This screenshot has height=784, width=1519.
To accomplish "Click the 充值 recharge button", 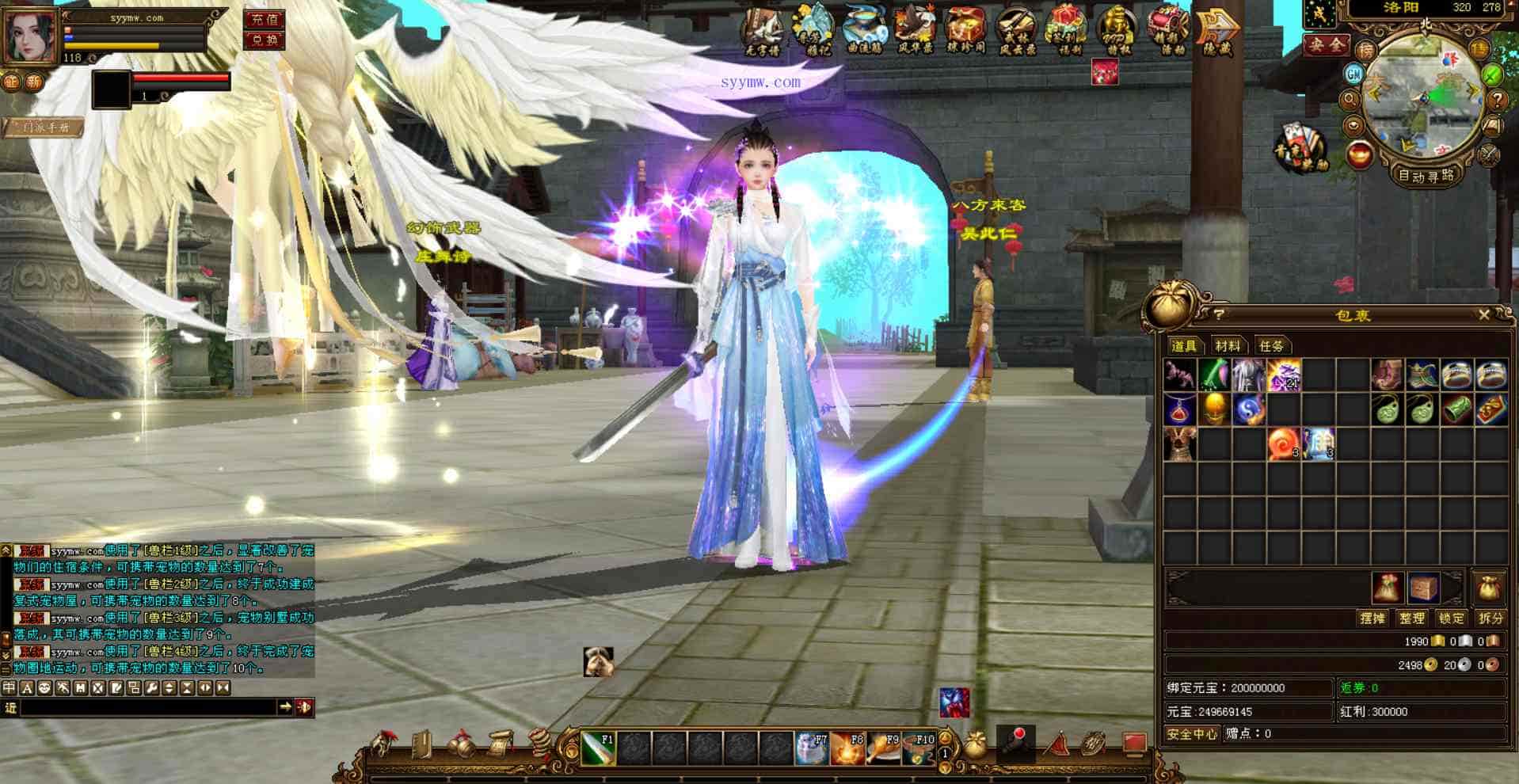I will click(265, 19).
